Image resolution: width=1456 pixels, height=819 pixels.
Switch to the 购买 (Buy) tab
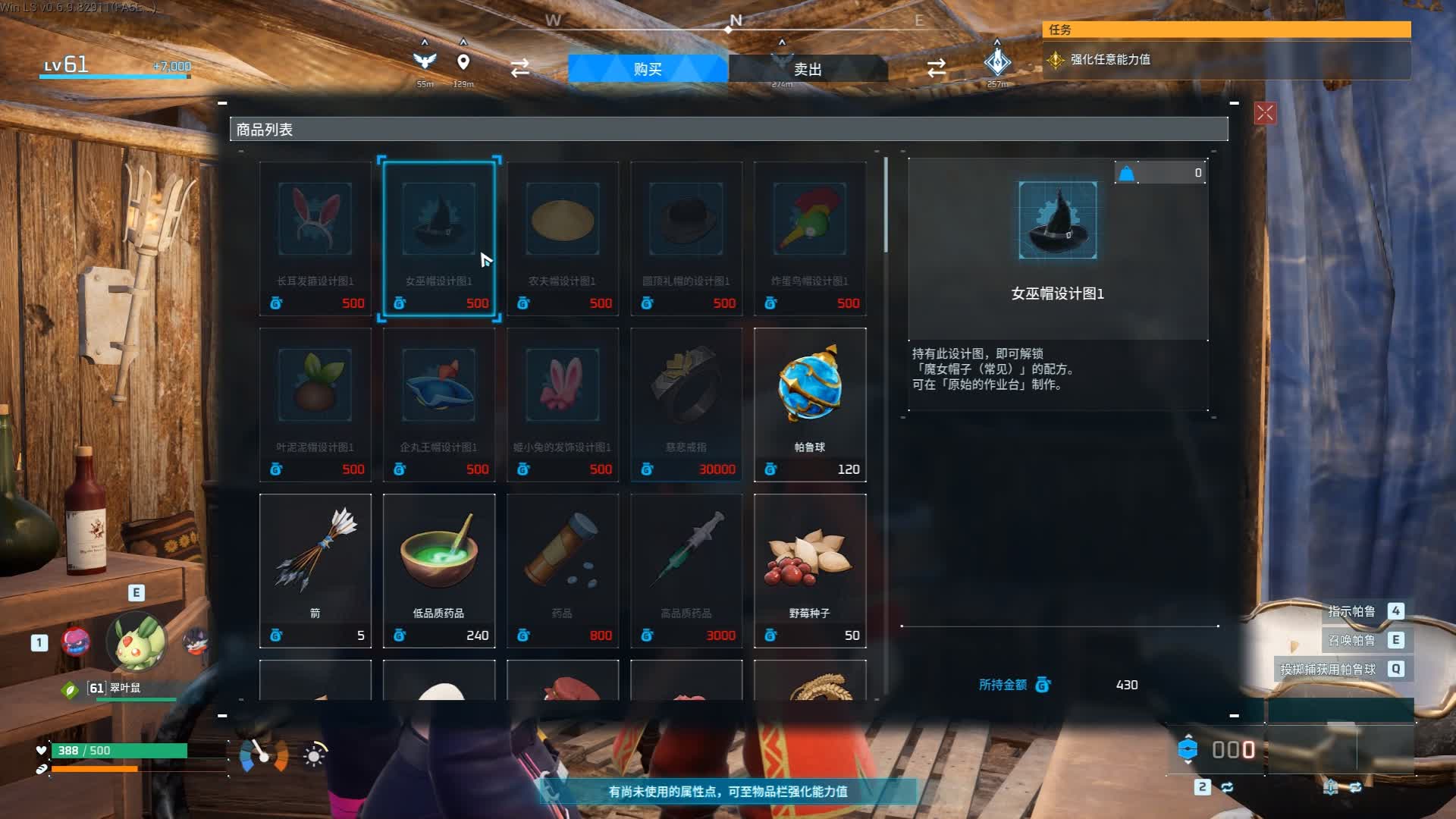pyautogui.click(x=647, y=69)
